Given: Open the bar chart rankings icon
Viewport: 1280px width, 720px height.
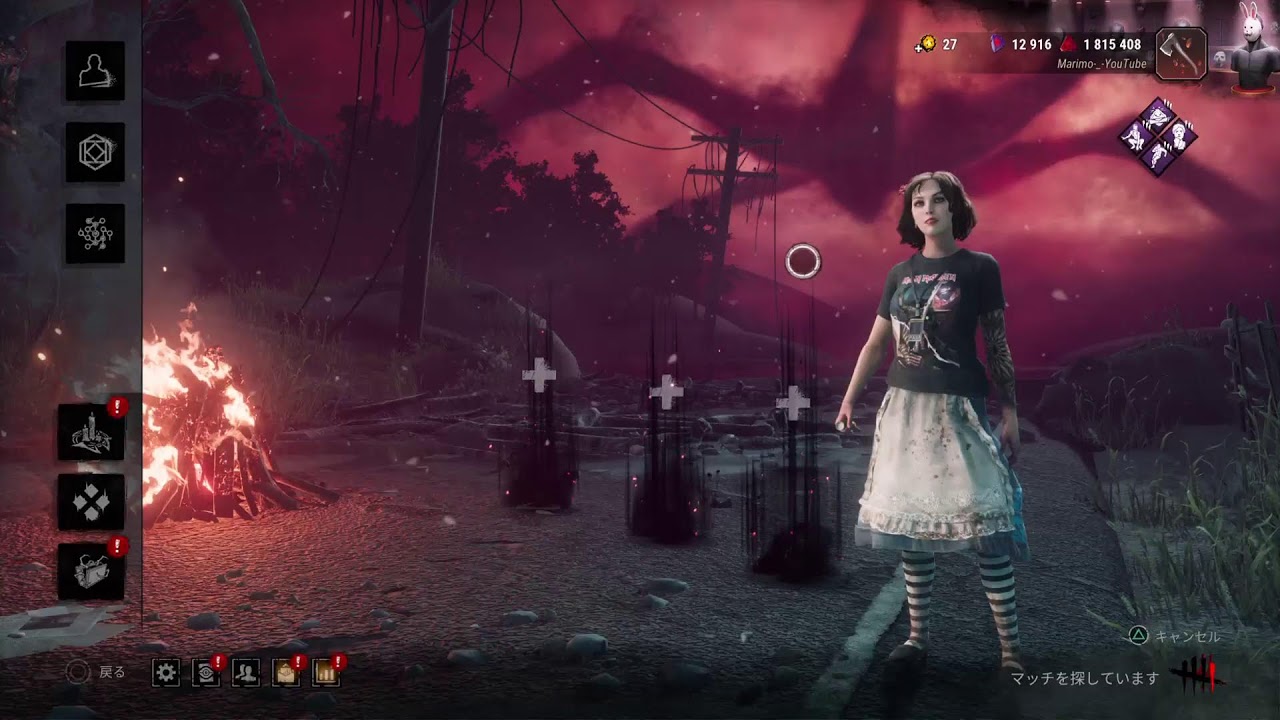Looking at the screenshot, I should 326,672.
